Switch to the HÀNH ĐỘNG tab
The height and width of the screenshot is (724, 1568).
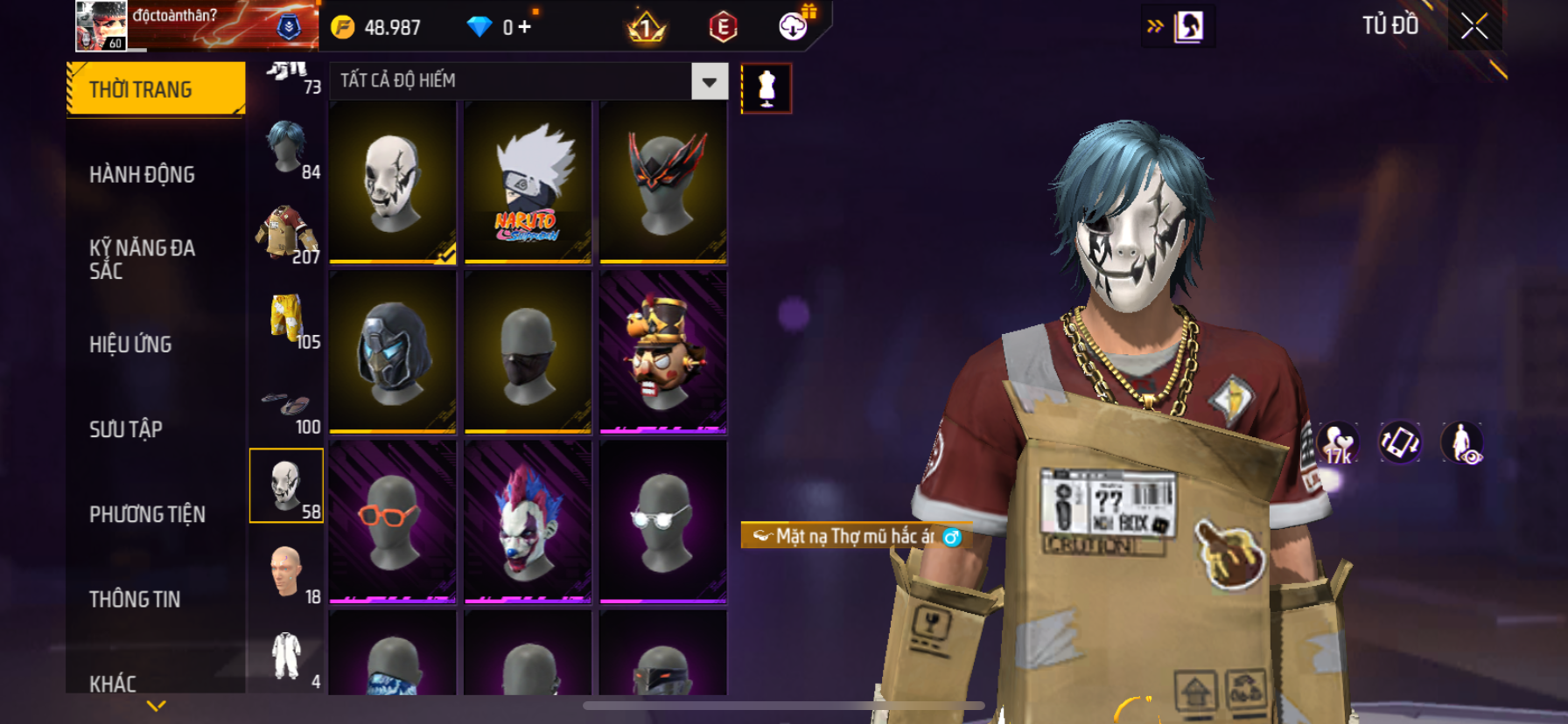pos(142,175)
